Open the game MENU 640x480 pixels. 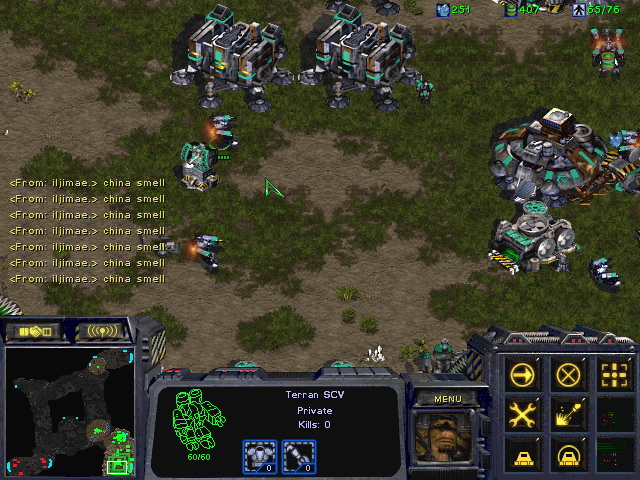[x=447, y=399]
